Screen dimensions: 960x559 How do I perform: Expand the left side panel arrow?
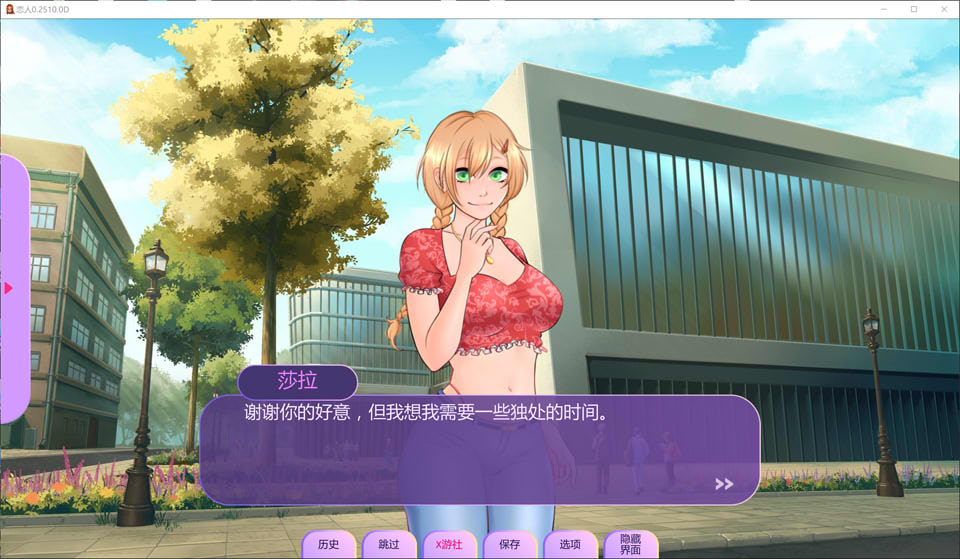[x=8, y=288]
